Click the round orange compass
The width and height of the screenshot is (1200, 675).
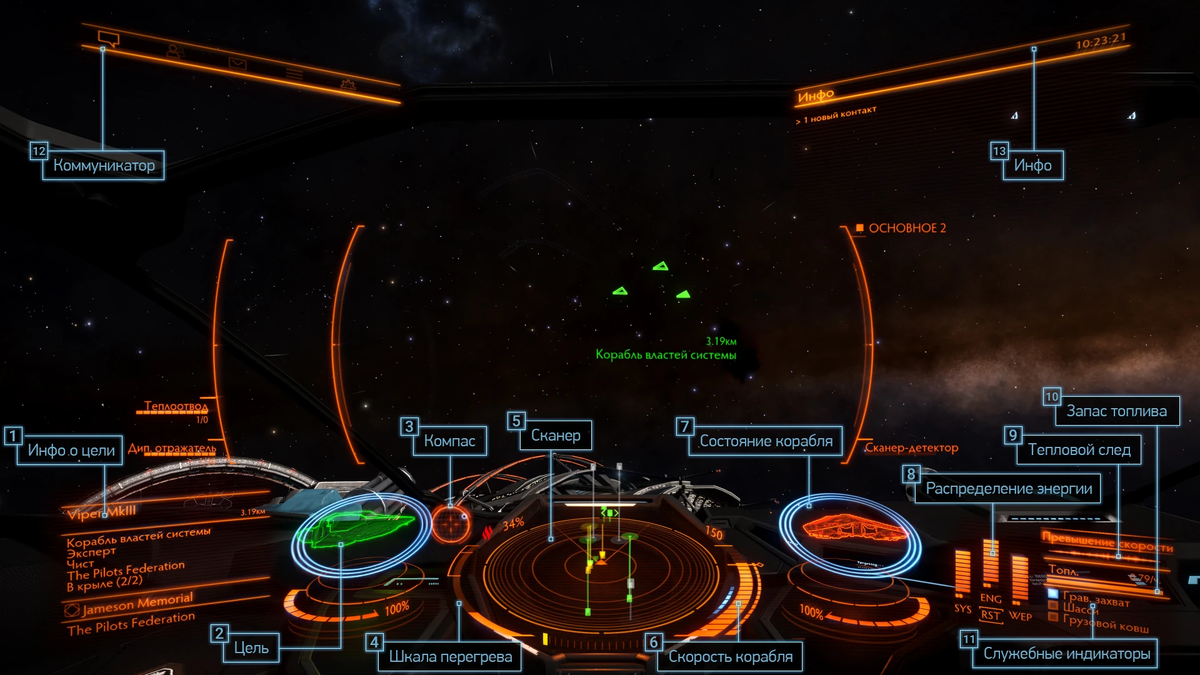[x=451, y=522]
